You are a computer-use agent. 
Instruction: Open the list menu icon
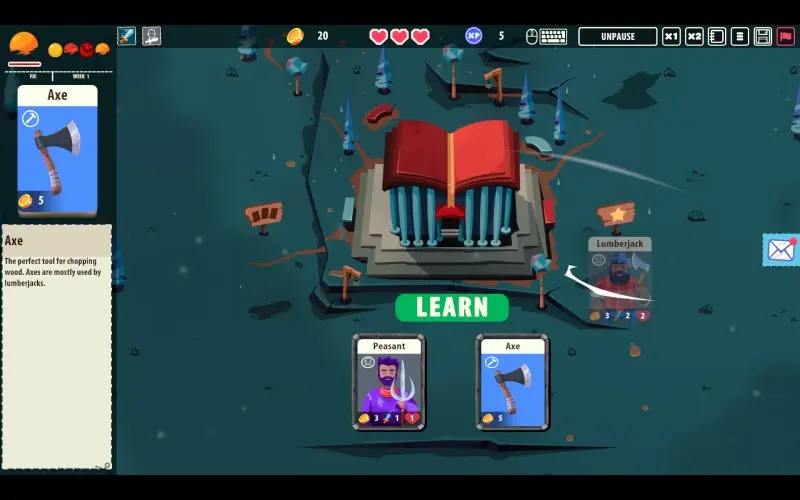point(740,37)
